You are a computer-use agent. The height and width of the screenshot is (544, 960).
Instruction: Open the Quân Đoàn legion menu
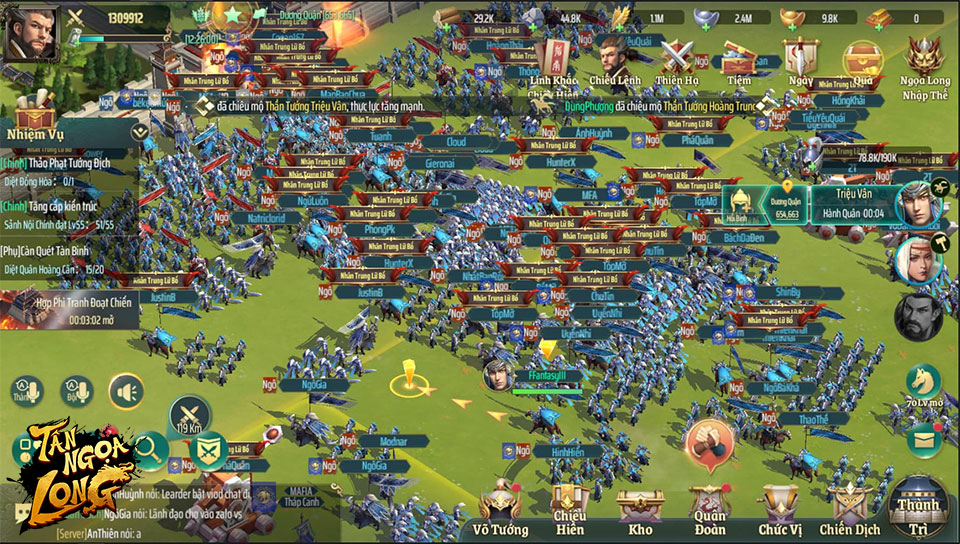[x=709, y=505]
